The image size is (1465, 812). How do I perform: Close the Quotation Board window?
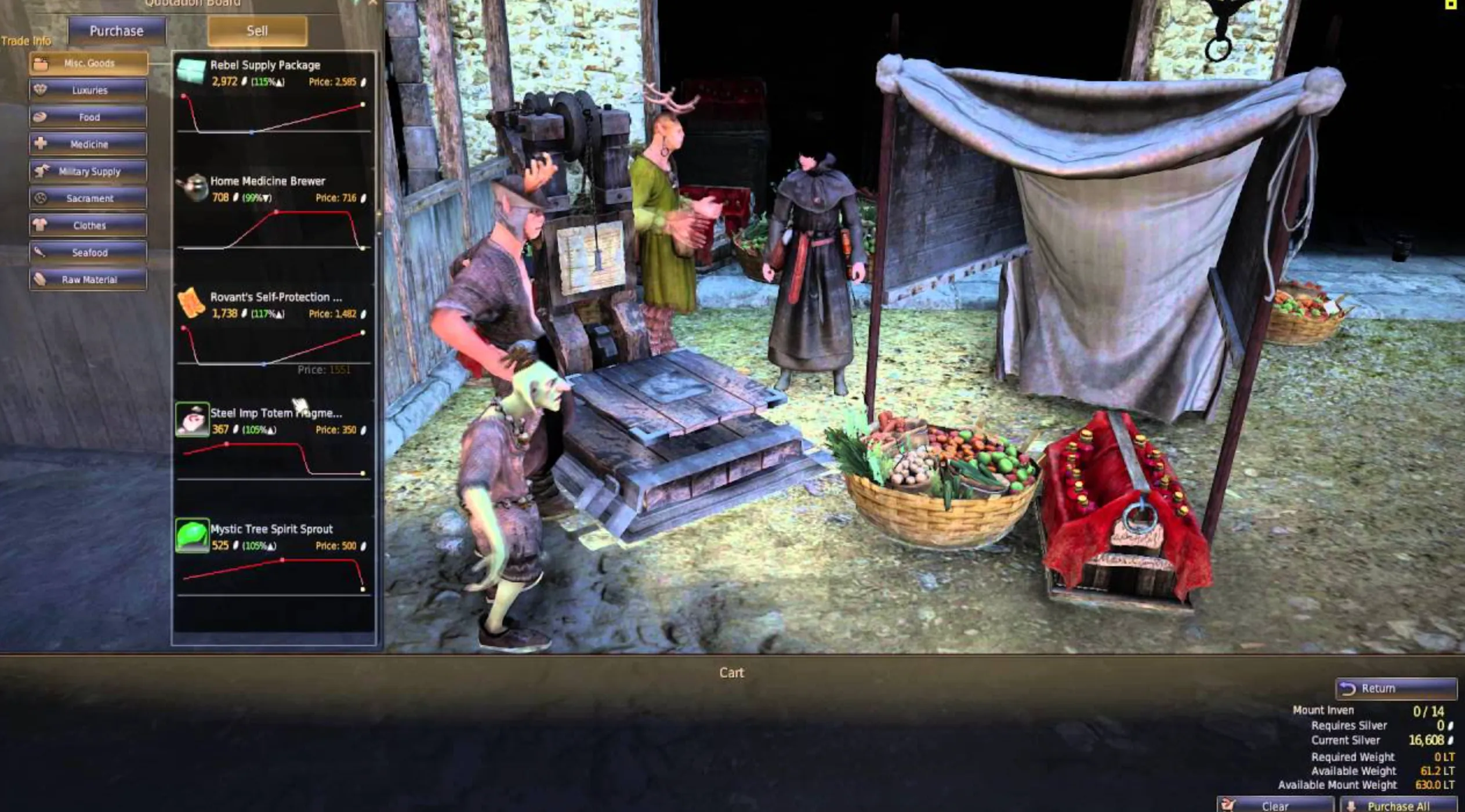tap(373, 2)
